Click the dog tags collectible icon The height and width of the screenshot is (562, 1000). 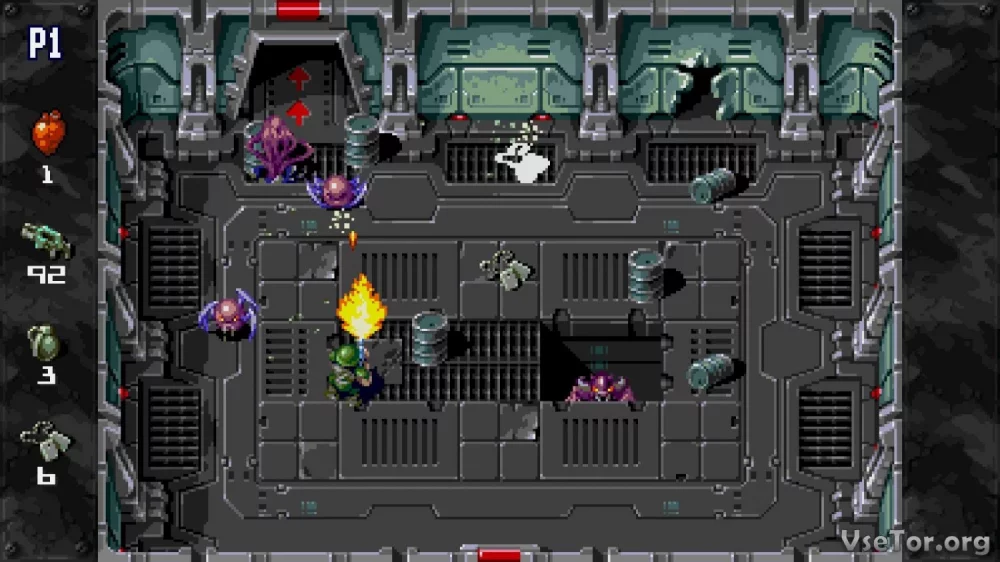(x=45, y=440)
